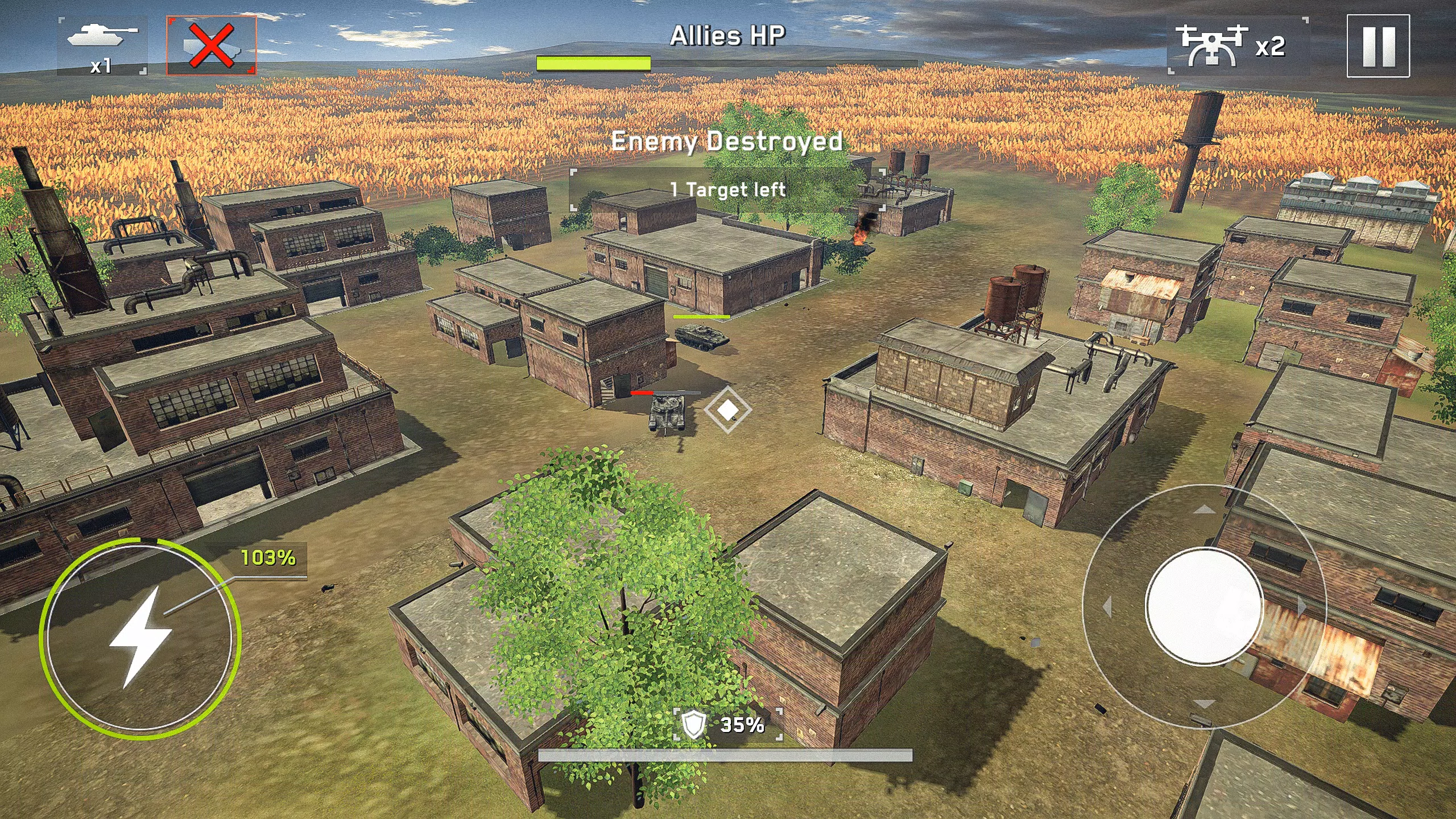The width and height of the screenshot is (1456, 819).
Task: Click the diamond target marker beside tank
Action: [727, 409]
